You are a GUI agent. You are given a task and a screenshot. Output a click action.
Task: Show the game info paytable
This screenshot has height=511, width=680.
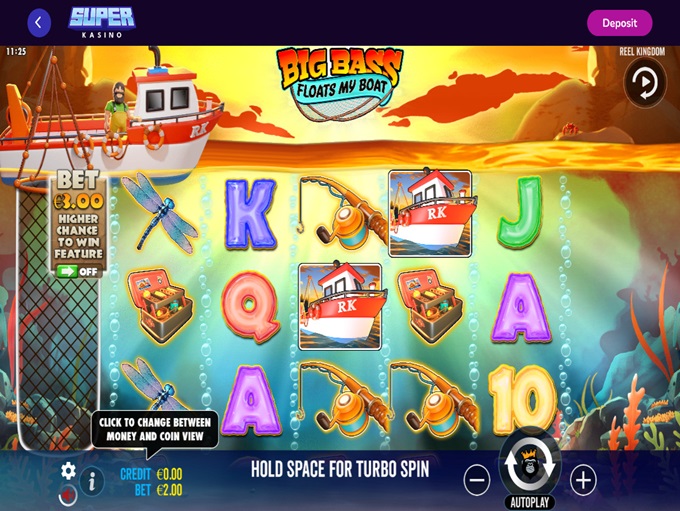click(x=92, y=482)
